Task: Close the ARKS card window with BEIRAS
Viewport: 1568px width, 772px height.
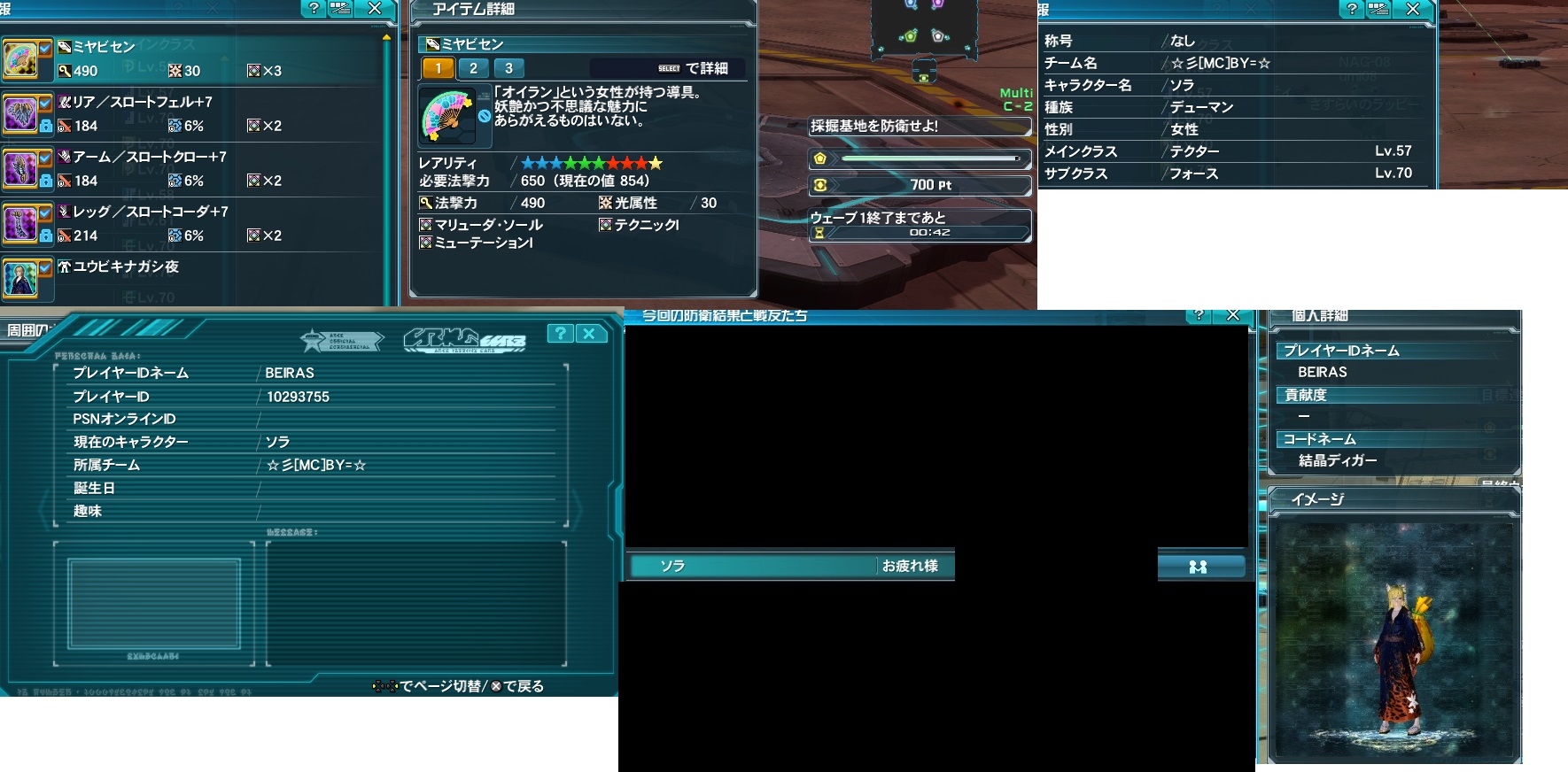Action: pos(589,334)
